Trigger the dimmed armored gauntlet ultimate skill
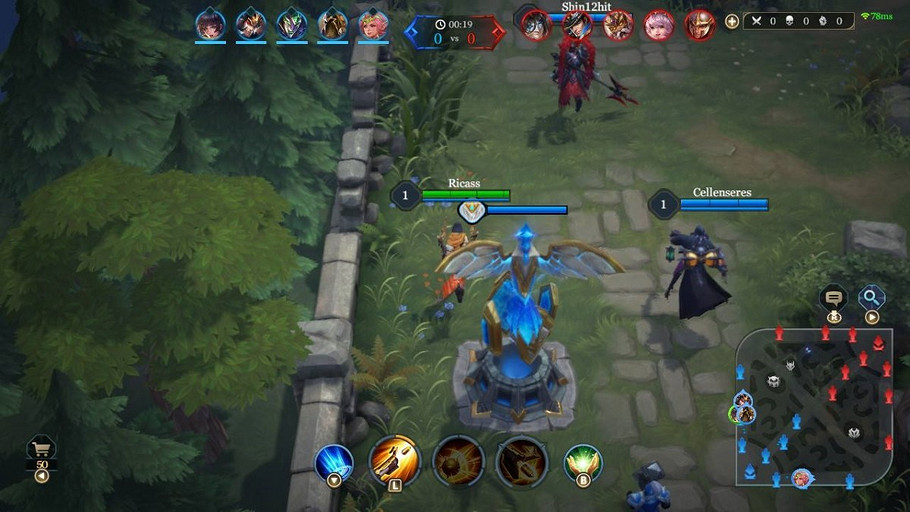This screenshot has height=512, width=910. [521, 461]
